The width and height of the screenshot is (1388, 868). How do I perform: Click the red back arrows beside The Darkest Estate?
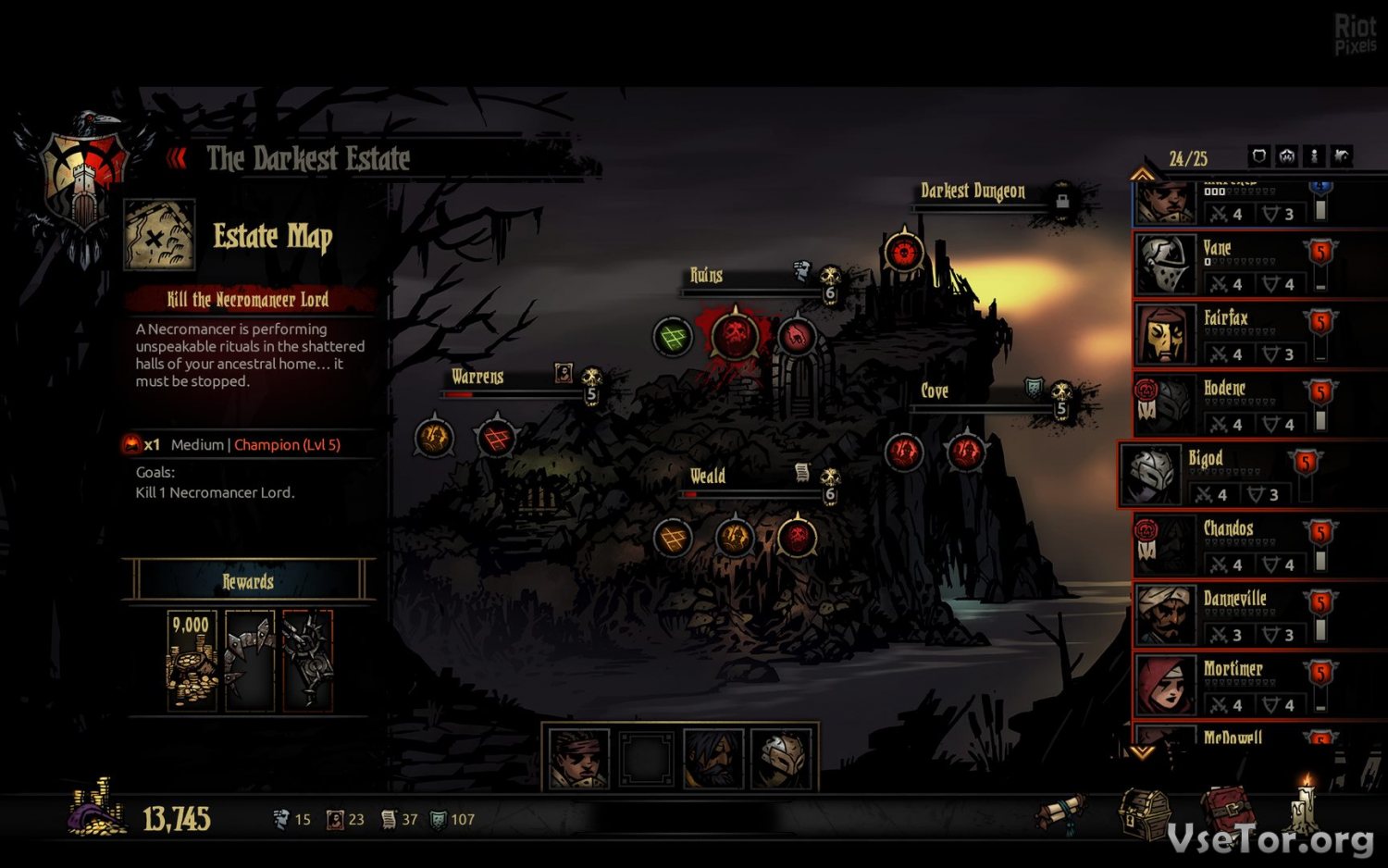point(176,159)
